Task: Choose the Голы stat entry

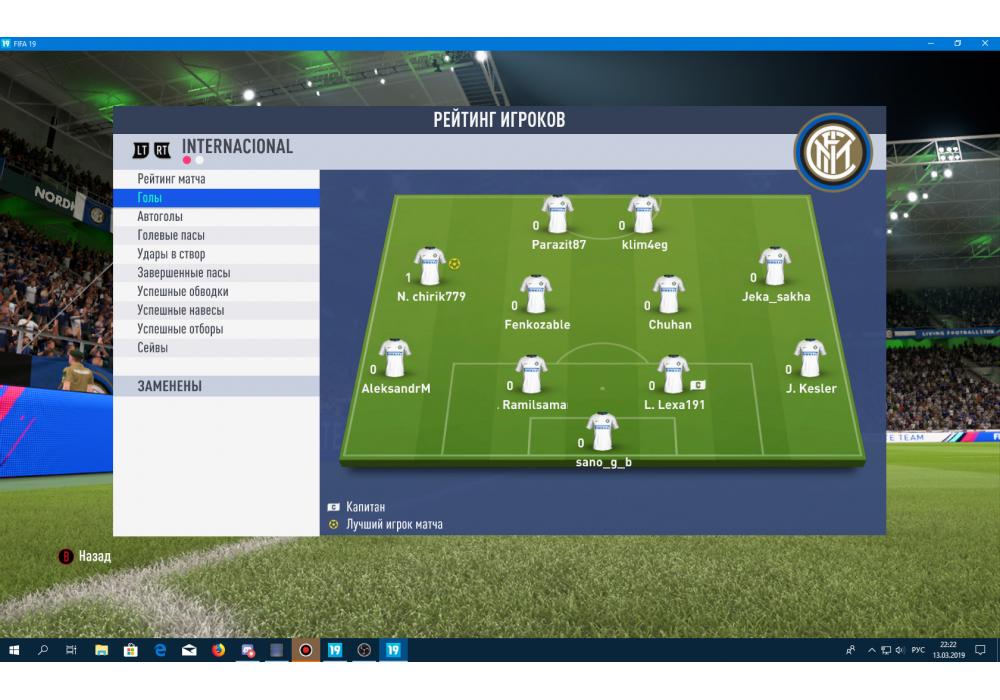Action: tap(150, 198)
